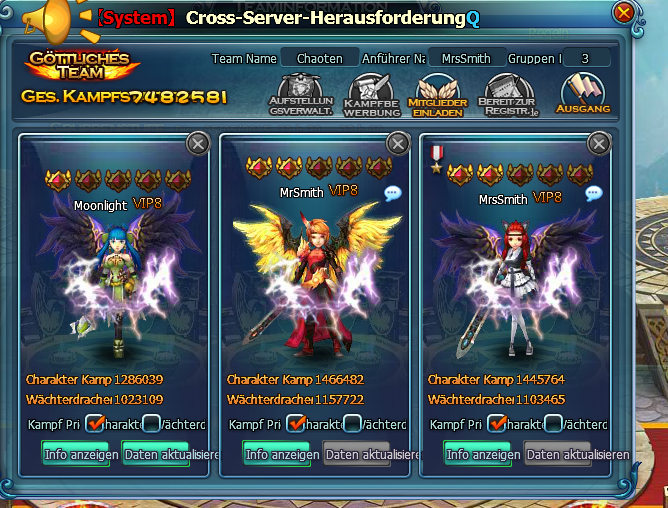Open chat bubble next to MrSmith
Viewport: 668px width, 508px height.
393,193
